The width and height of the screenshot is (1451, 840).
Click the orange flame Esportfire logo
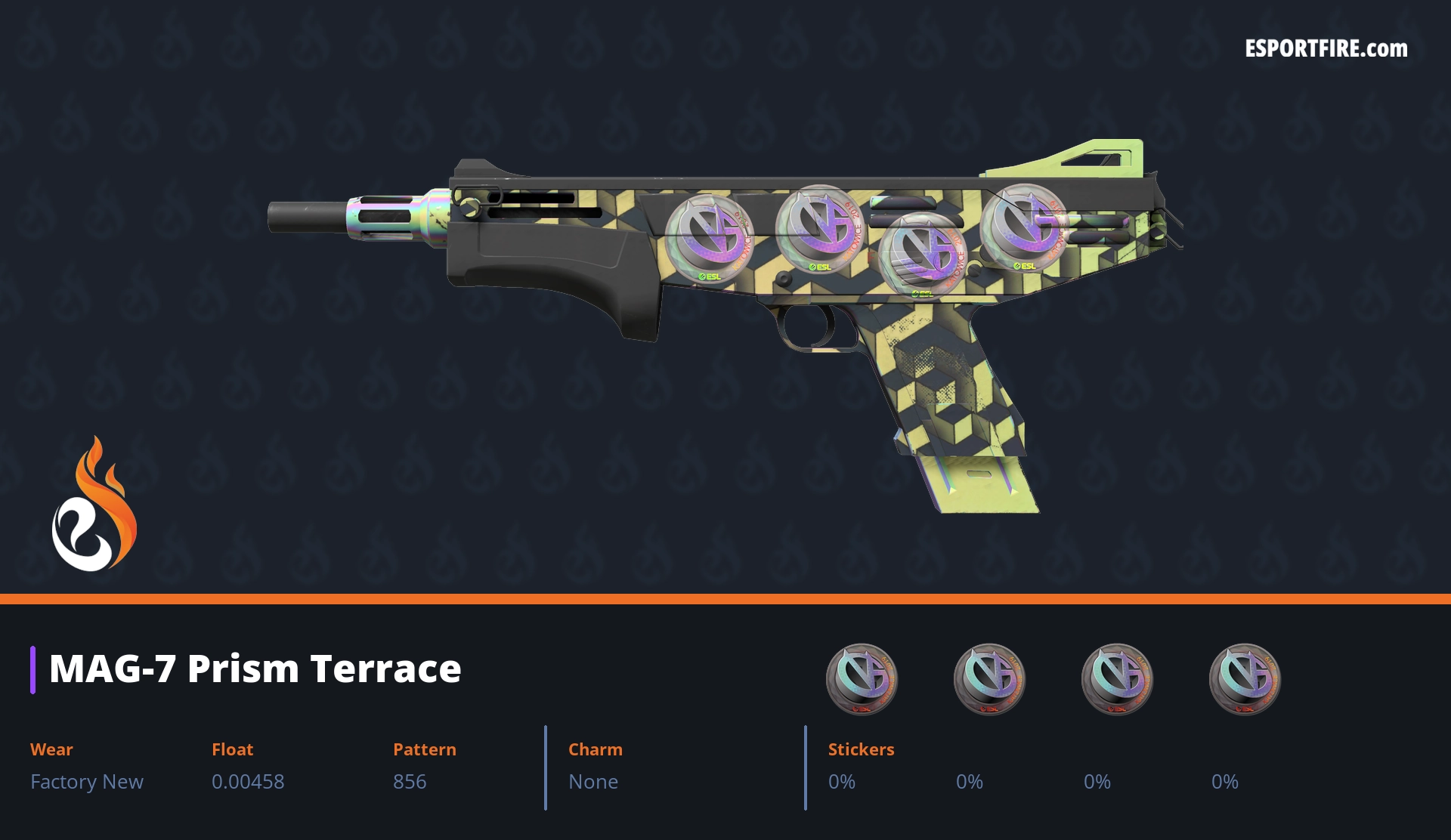(94, 505)
